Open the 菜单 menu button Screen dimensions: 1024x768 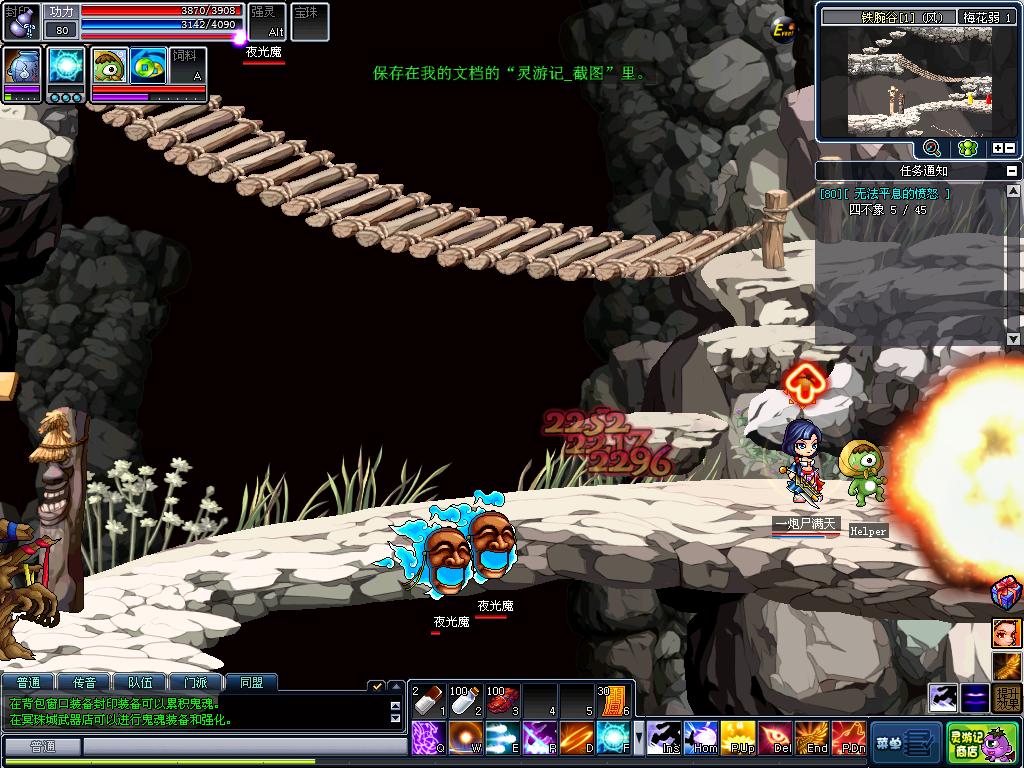point(904,743)
